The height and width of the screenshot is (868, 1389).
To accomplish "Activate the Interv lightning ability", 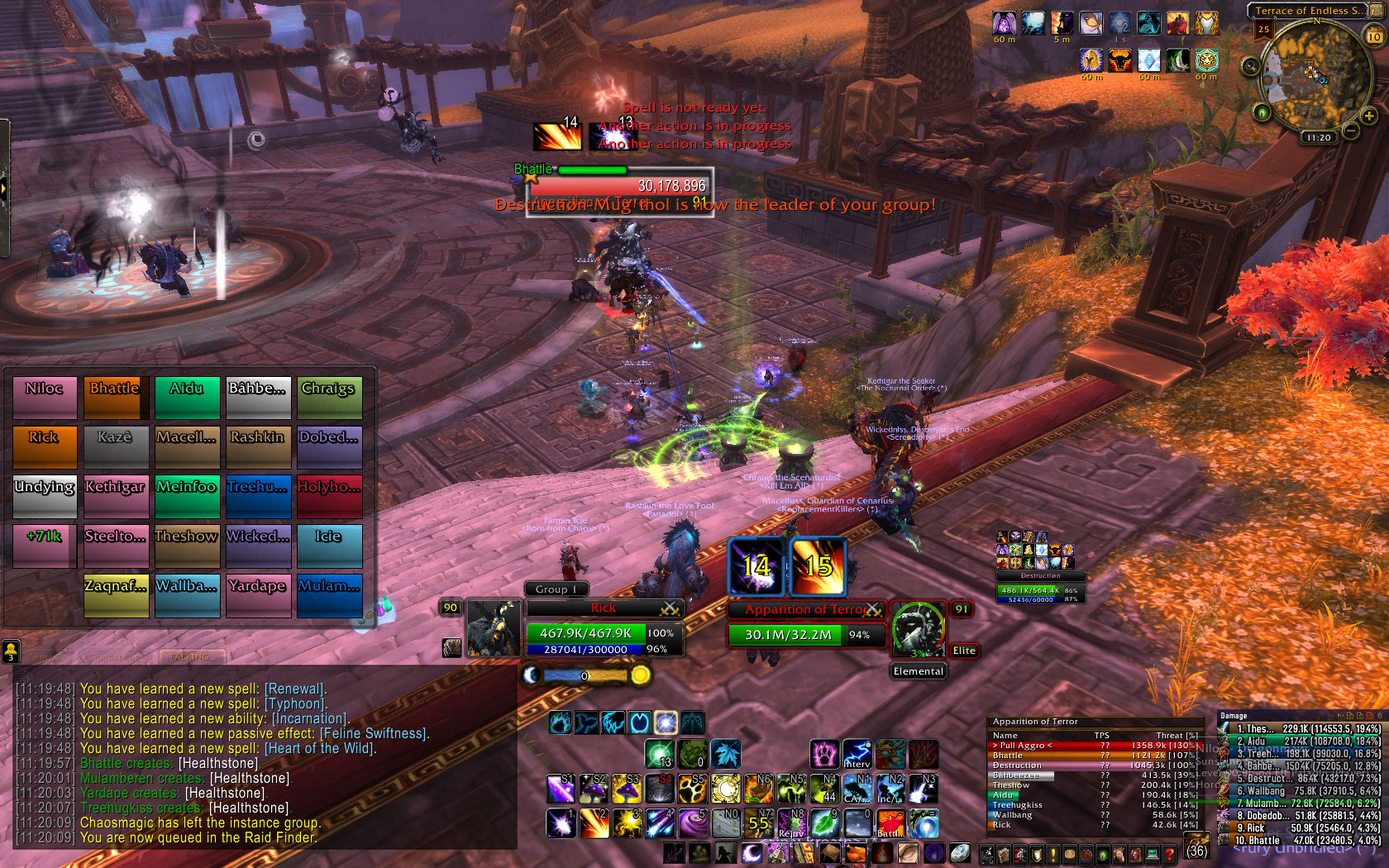I will tap(857, 754).
